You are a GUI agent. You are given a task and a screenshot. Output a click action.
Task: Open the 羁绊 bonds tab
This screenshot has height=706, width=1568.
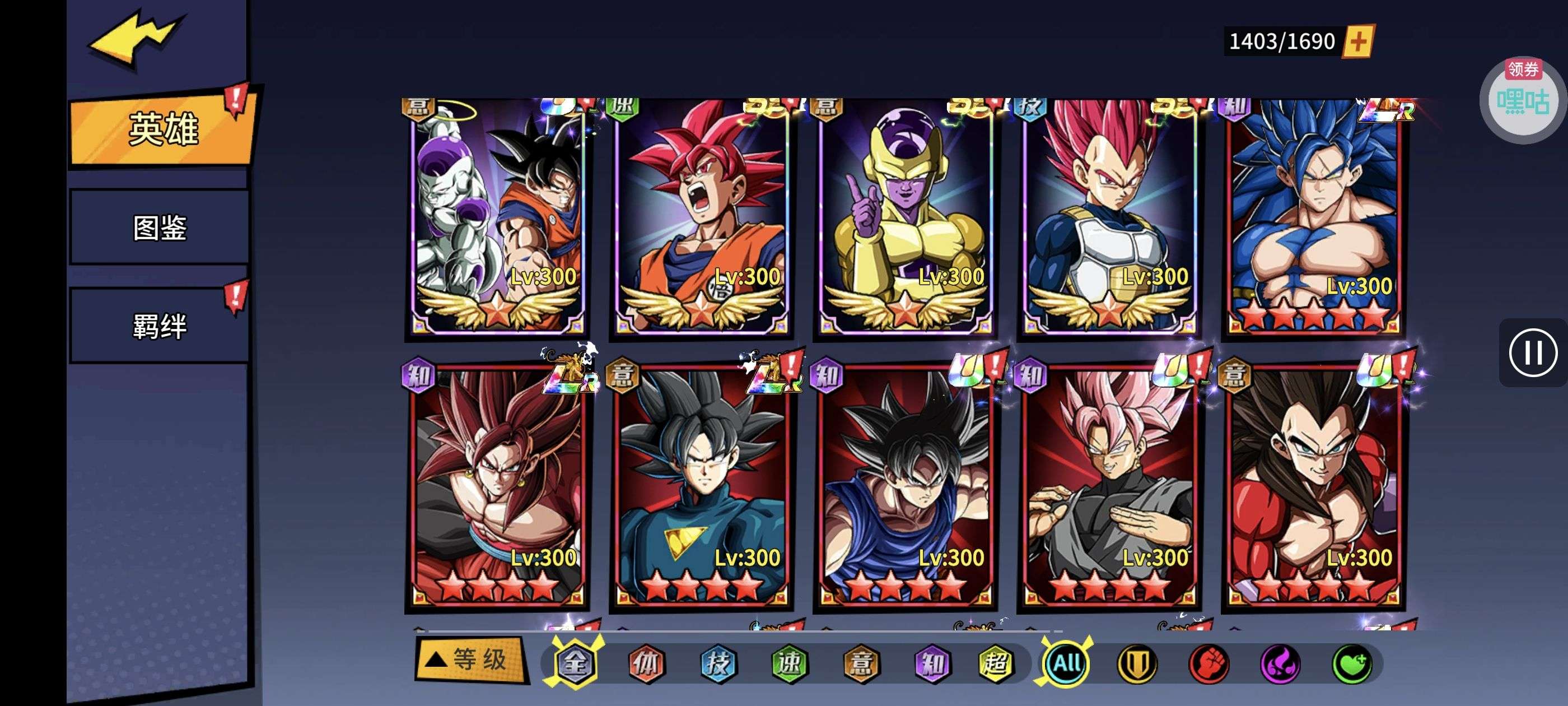click(160, 326)
